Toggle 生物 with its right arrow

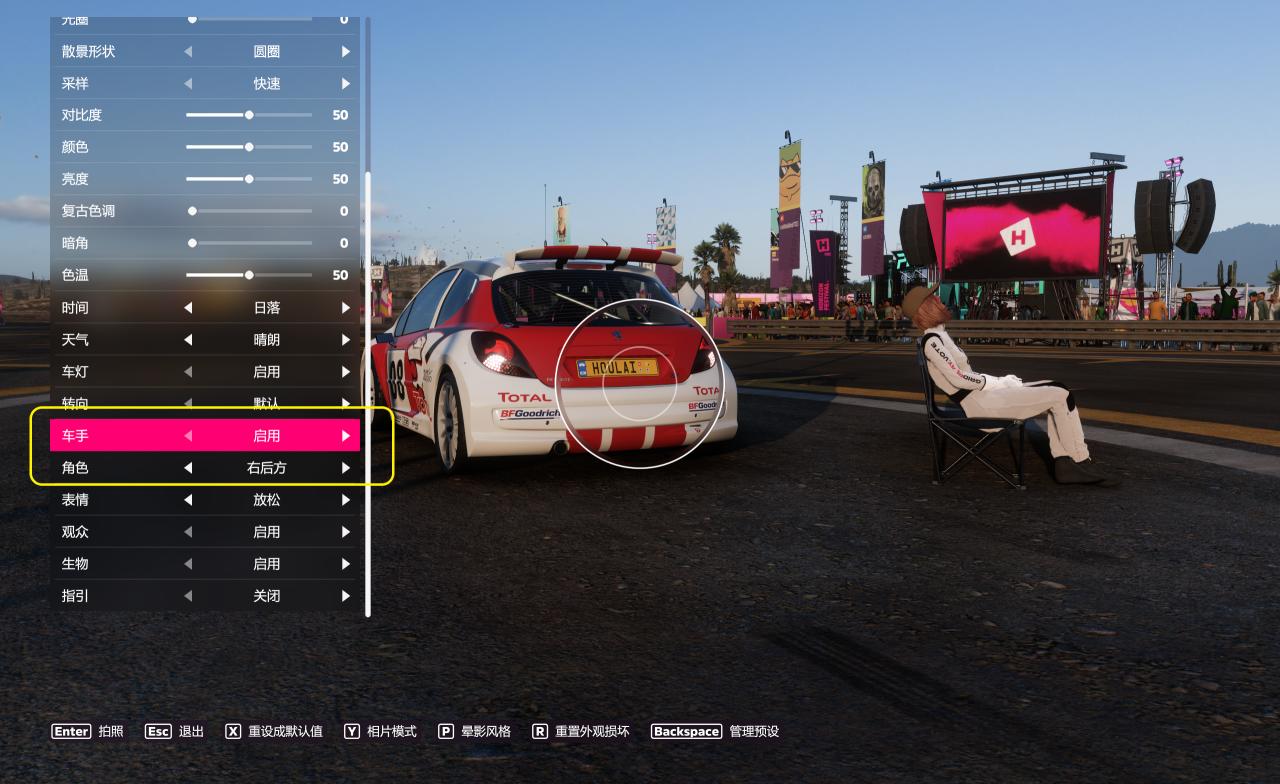pyautogui.click(x=346, y=563)
